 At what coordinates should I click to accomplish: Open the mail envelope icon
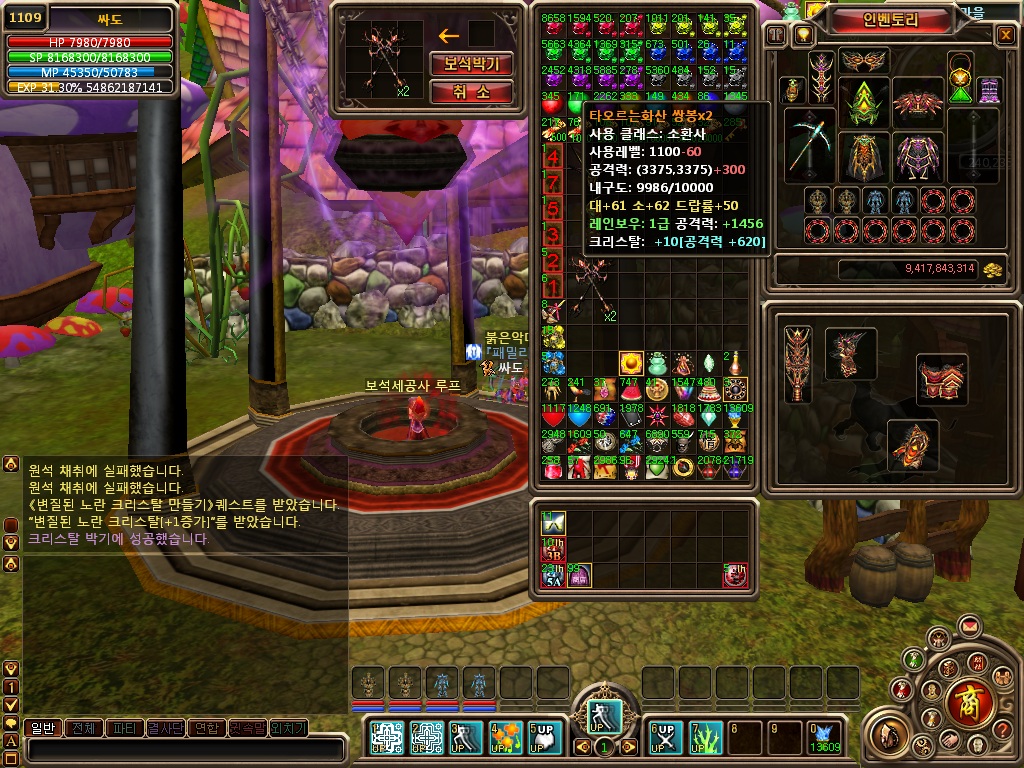(968, 627)
